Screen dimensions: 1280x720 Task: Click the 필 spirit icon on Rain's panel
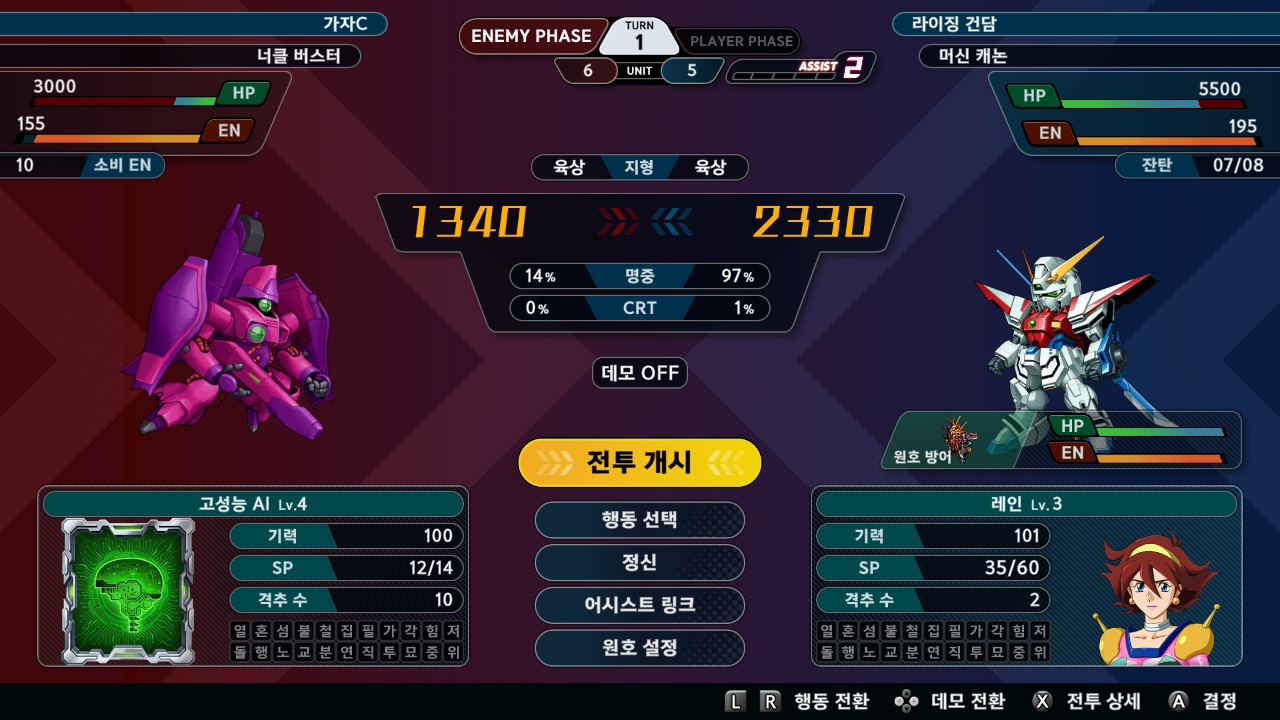[x=955, y=630]
